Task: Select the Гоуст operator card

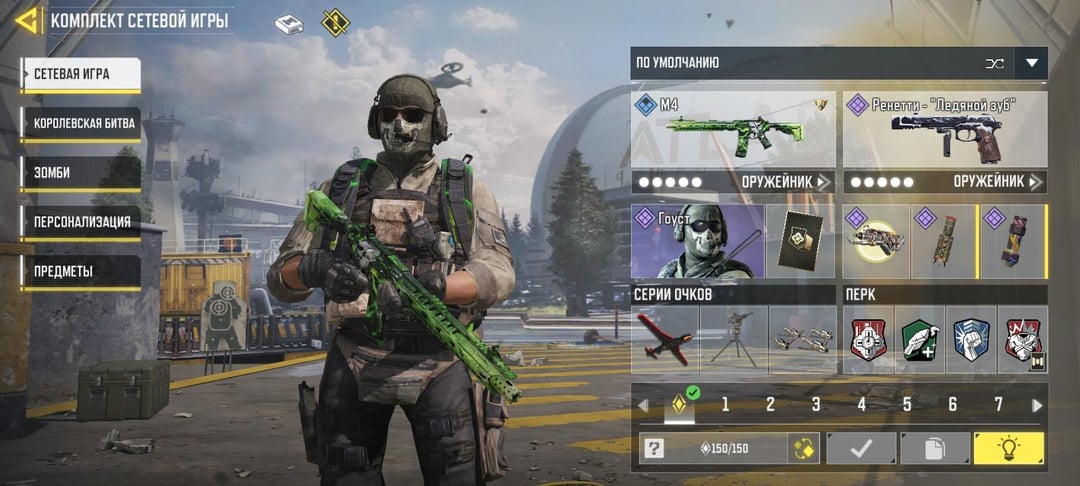Action: click(x=697, y=241)
